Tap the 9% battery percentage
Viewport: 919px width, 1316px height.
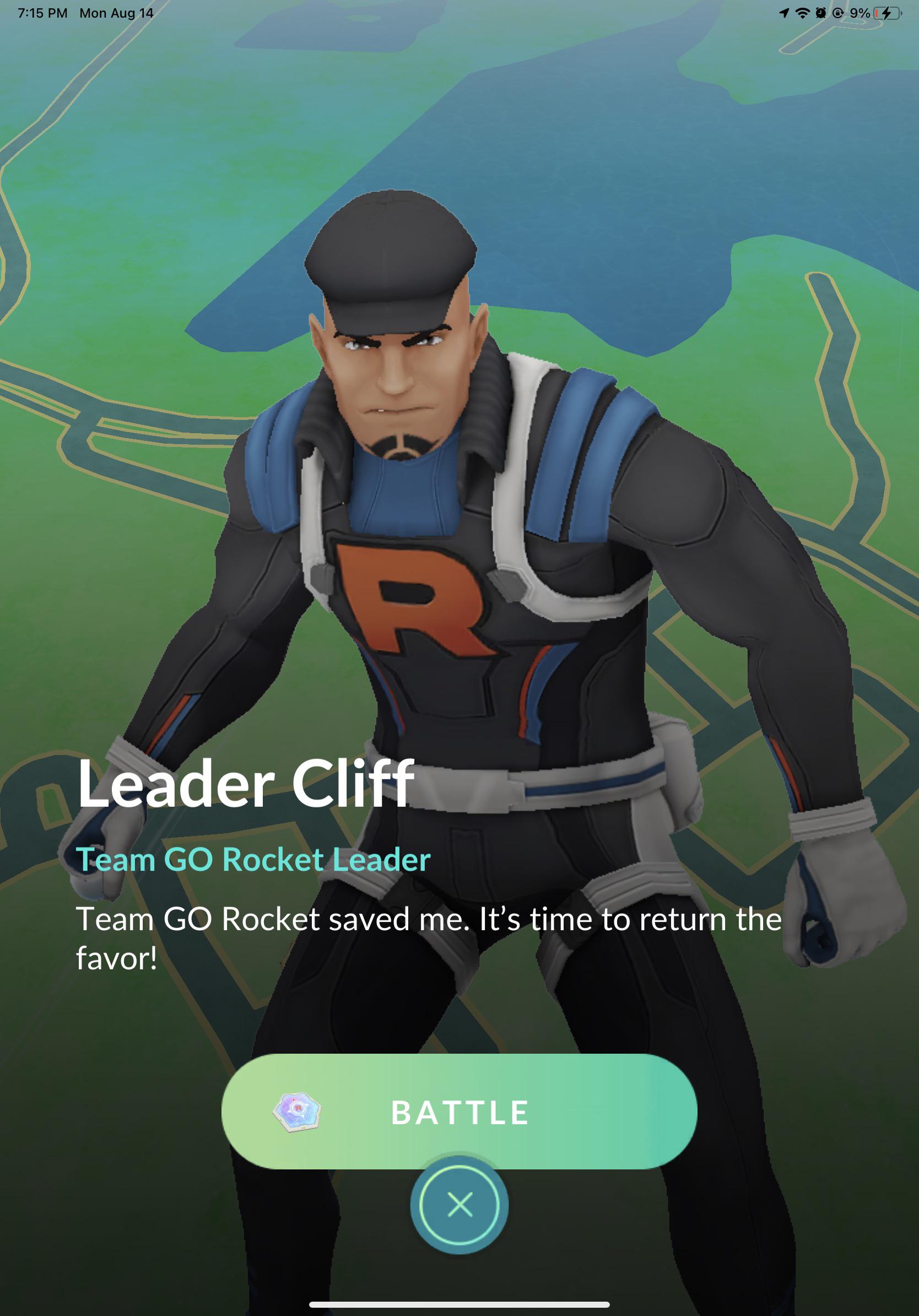[861, 13]
